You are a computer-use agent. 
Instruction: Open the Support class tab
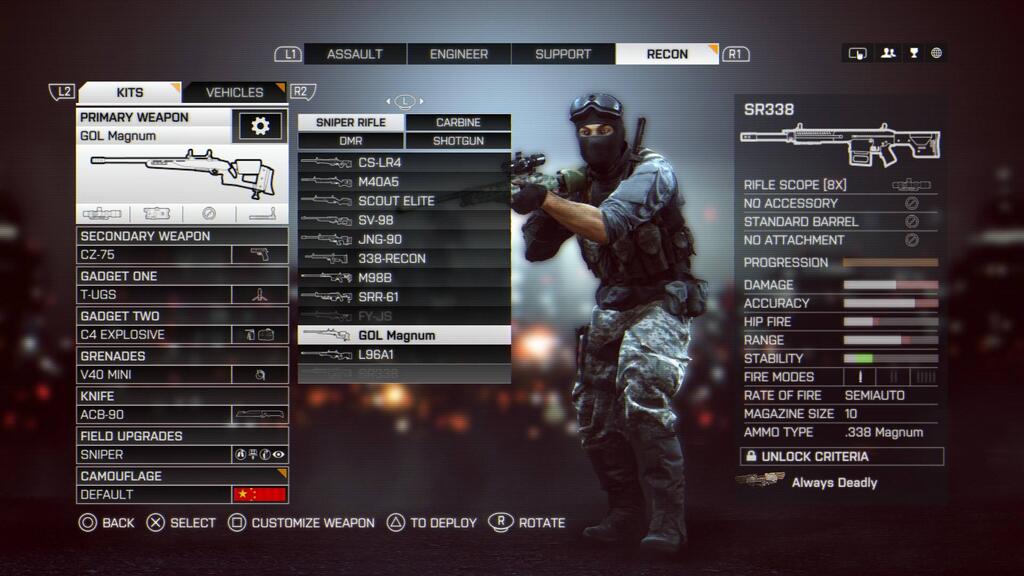(563, 54)
